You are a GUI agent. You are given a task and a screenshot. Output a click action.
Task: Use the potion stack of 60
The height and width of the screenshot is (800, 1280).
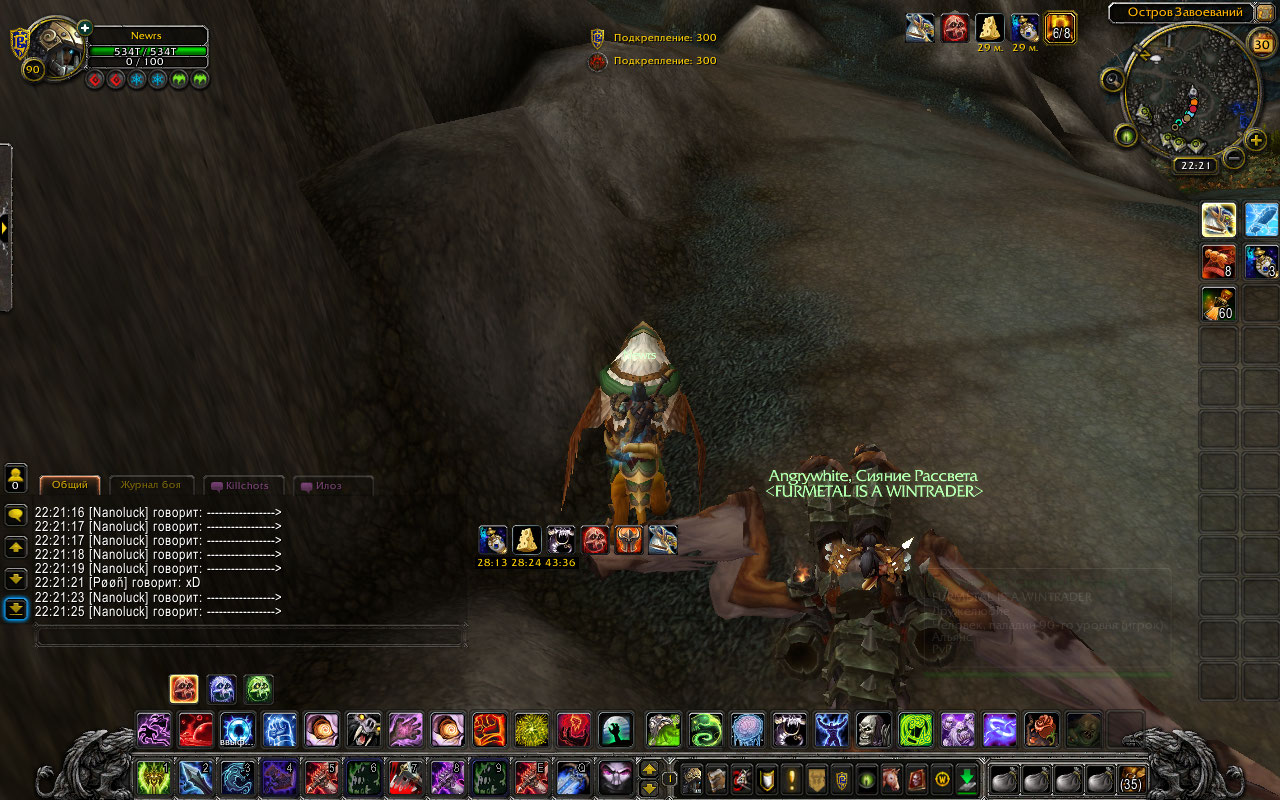click(x=1218, y=304)
